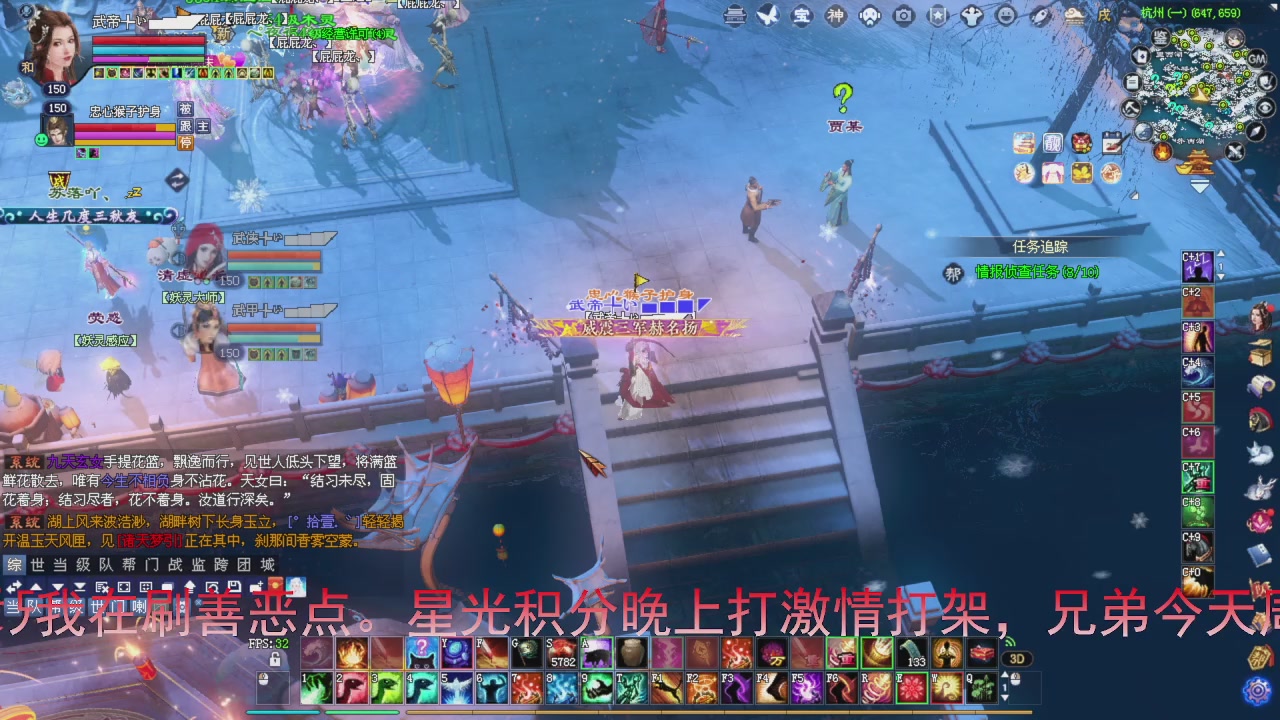Switch to the 队 team chat tab
The width and height of the screenshot is (1280, 720).
point(107,564)
